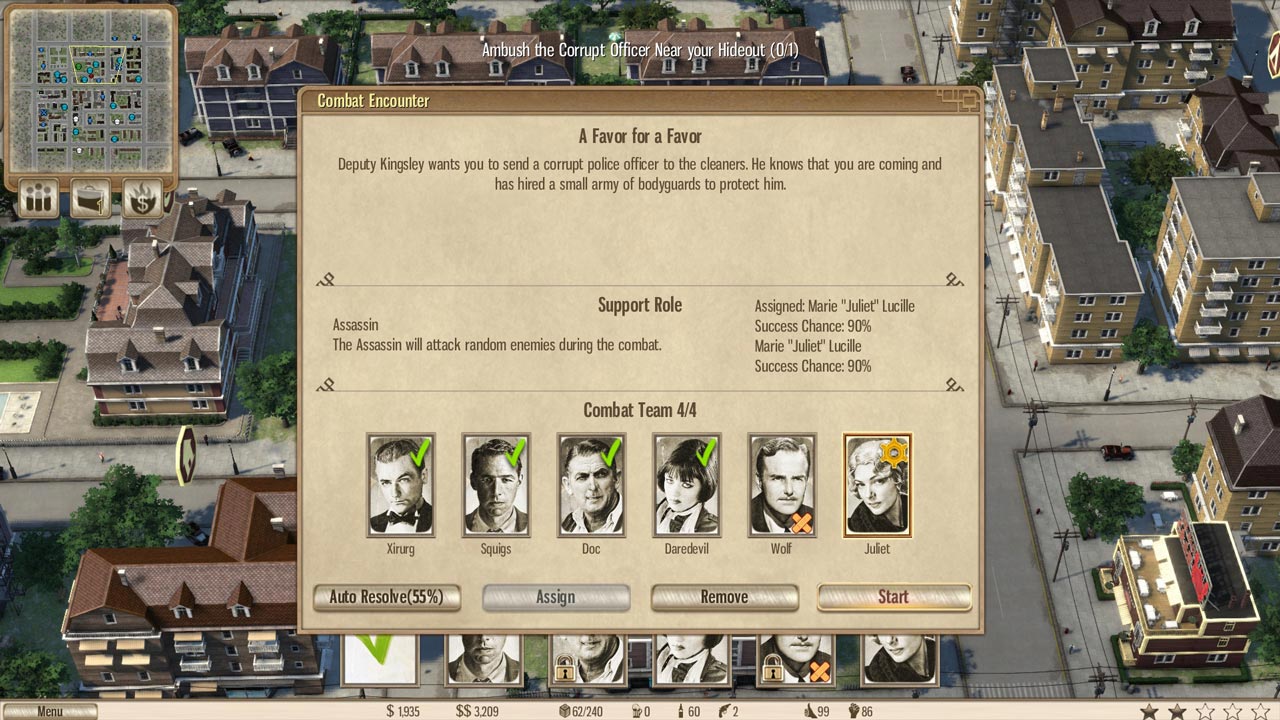Select Wolf's portrait
This screenshot has width=1280, height=720.
pyautogui.click(x=782, y=485)
